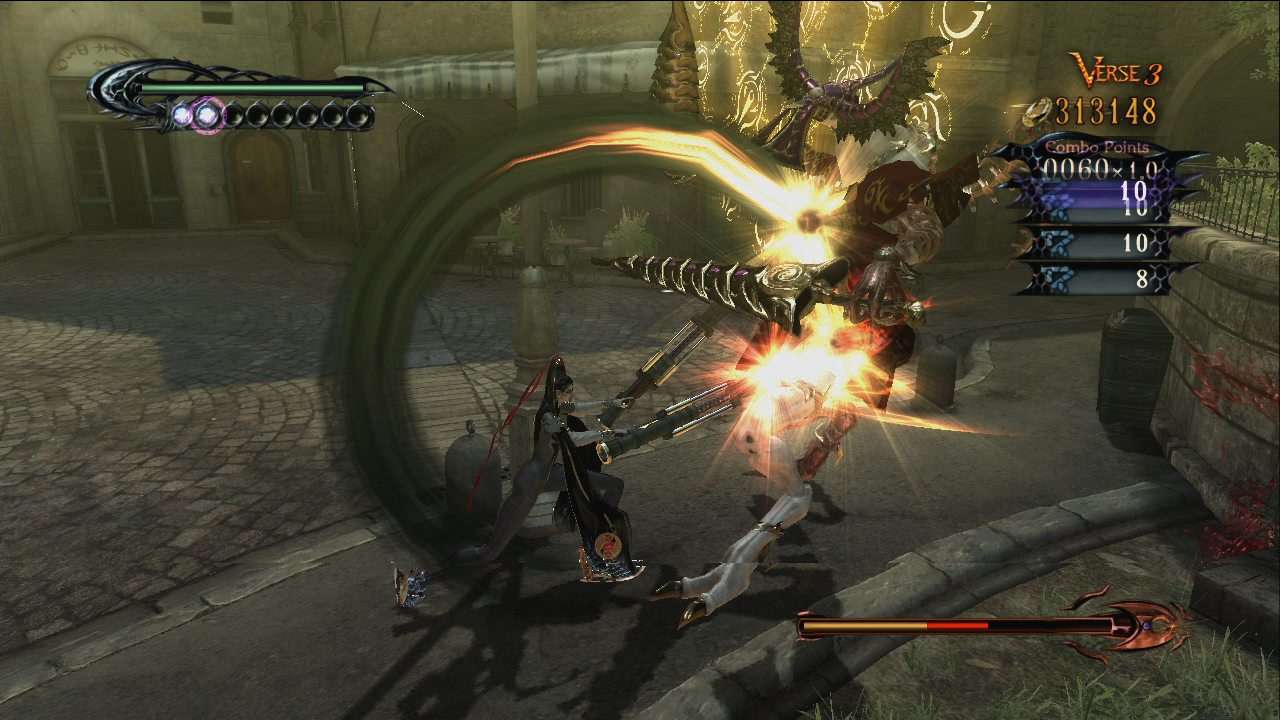This screenshot has width=1280, height=720.
Task: Click the combo multiplier 0060×1.0
Action: (1098, 169)
